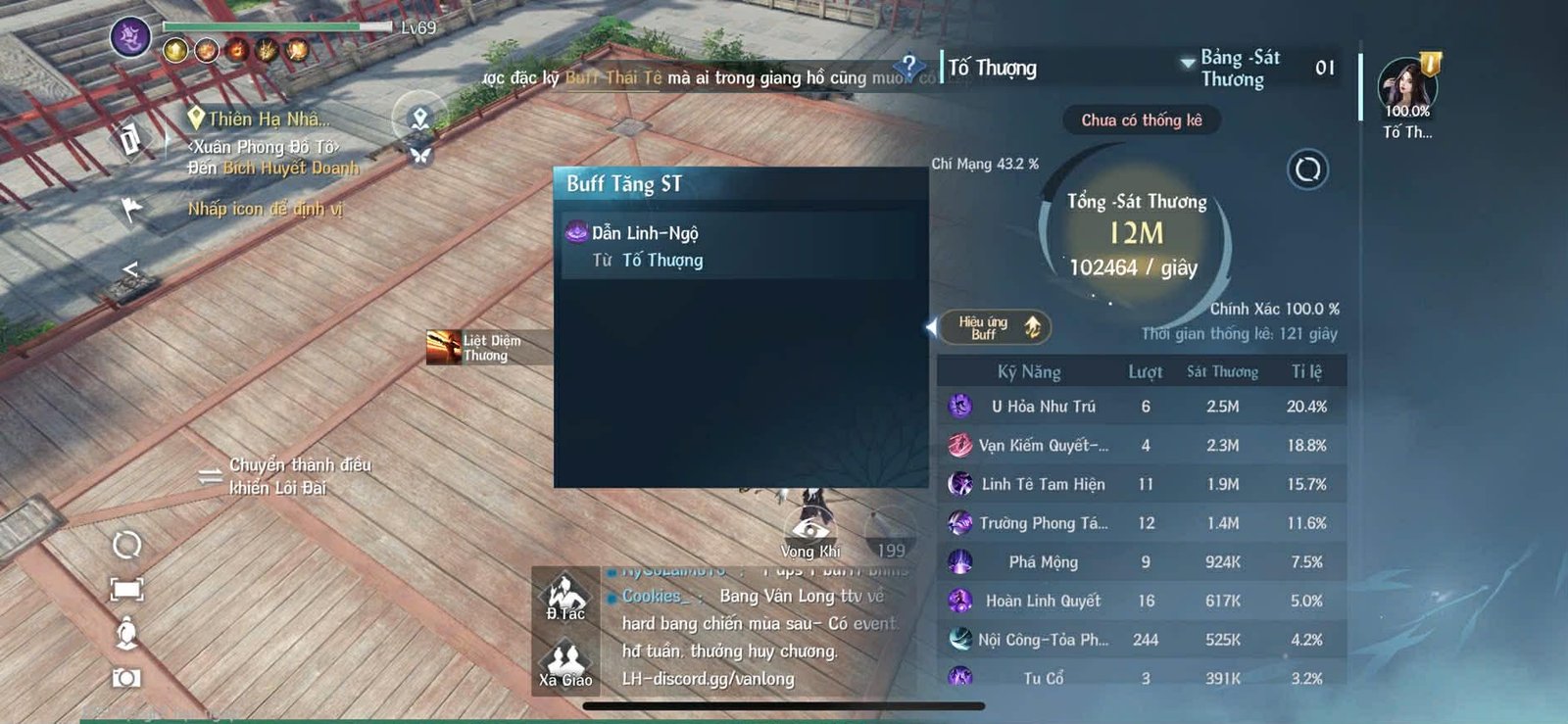The image size is (1568, 724).
Task: Select the Tố Thượng player tab
Action: [991, 68]
